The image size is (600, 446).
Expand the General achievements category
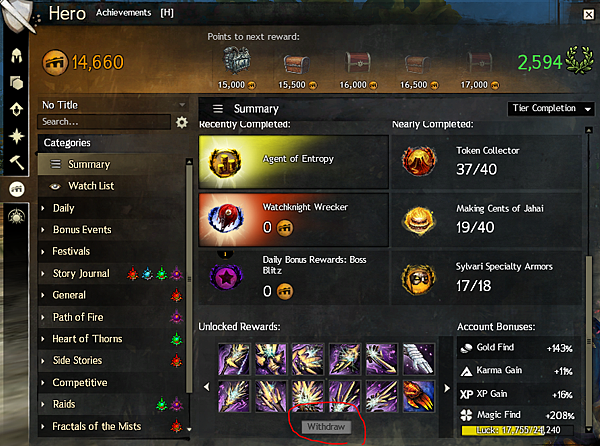(x=68, y=295)
